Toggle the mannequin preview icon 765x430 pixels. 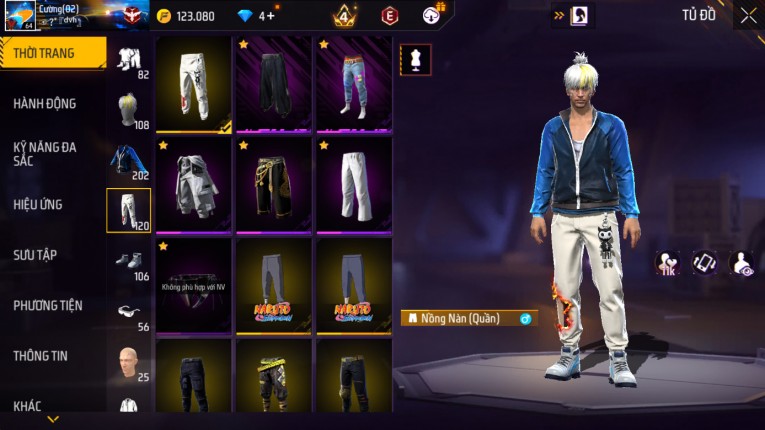pyautogui.click(x=416, y=59)
